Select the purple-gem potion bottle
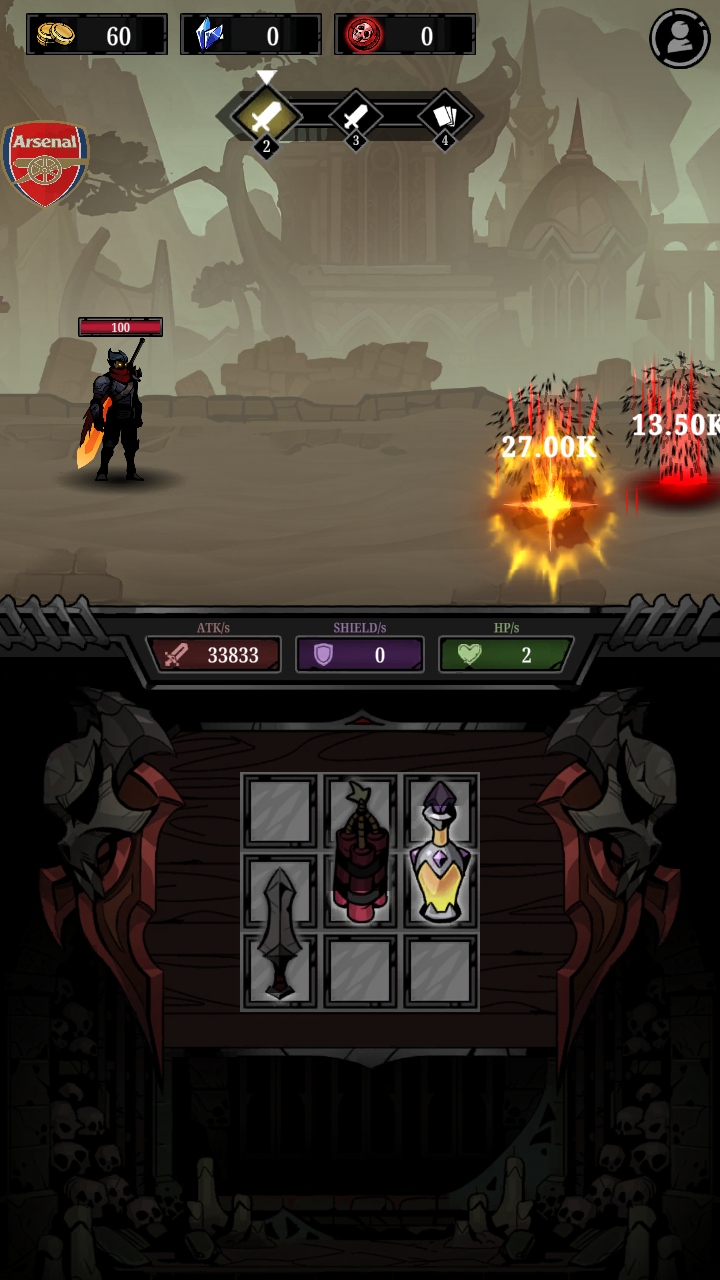The height and width of the screenshot is (1280, 720). pos(440,853)
